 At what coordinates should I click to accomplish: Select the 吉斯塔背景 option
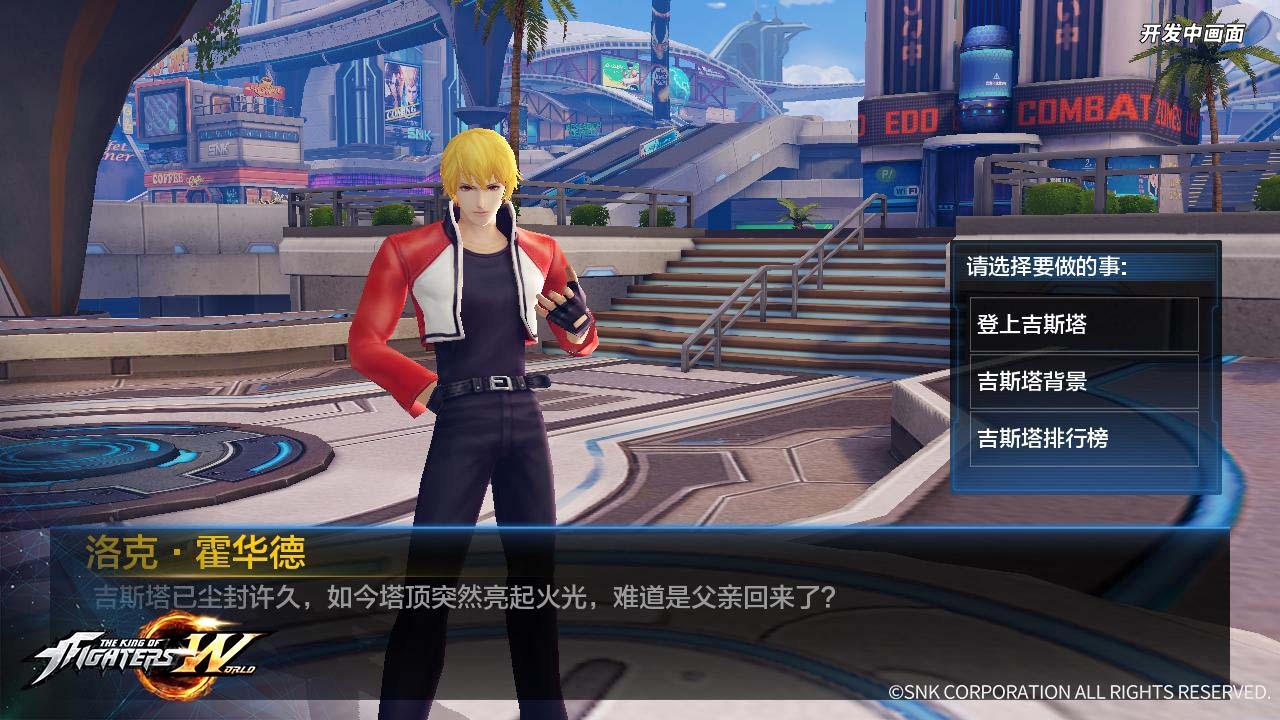click(x=1083, y=381)
